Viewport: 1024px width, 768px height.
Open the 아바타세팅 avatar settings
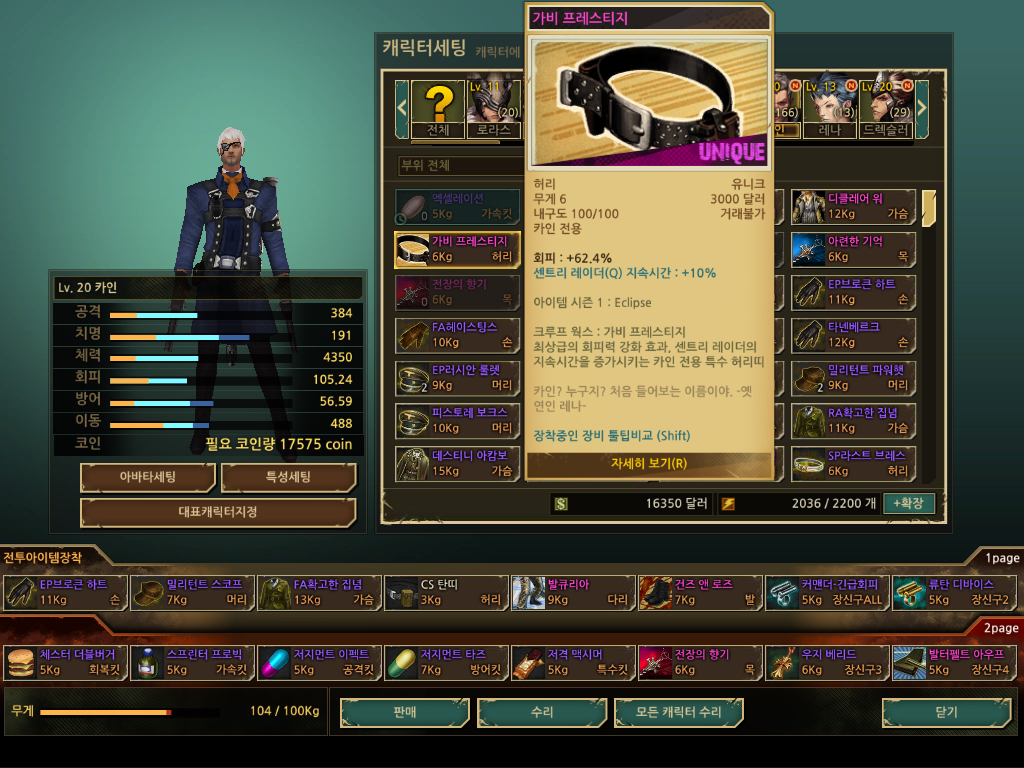click(x=148, y=477)
